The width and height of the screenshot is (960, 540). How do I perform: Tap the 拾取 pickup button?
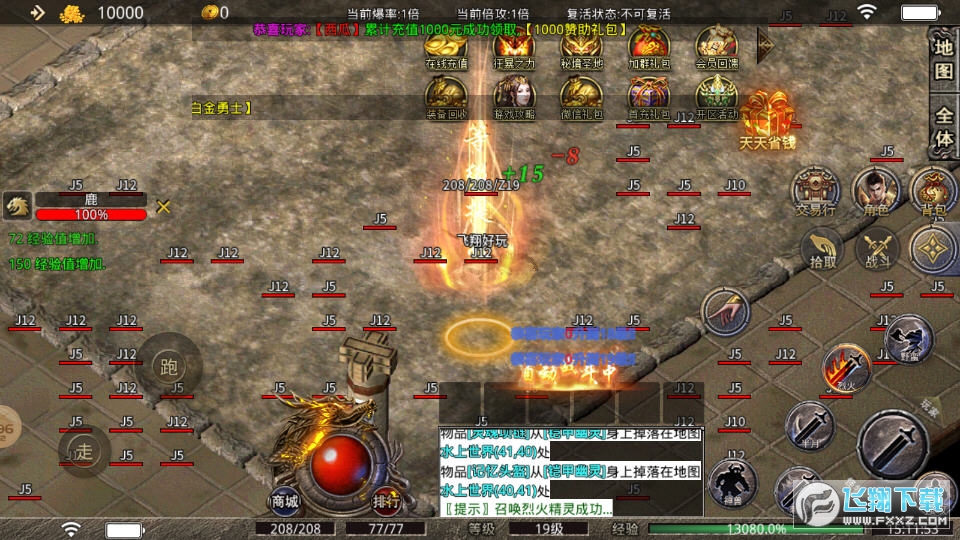click(x=823, y=246)
